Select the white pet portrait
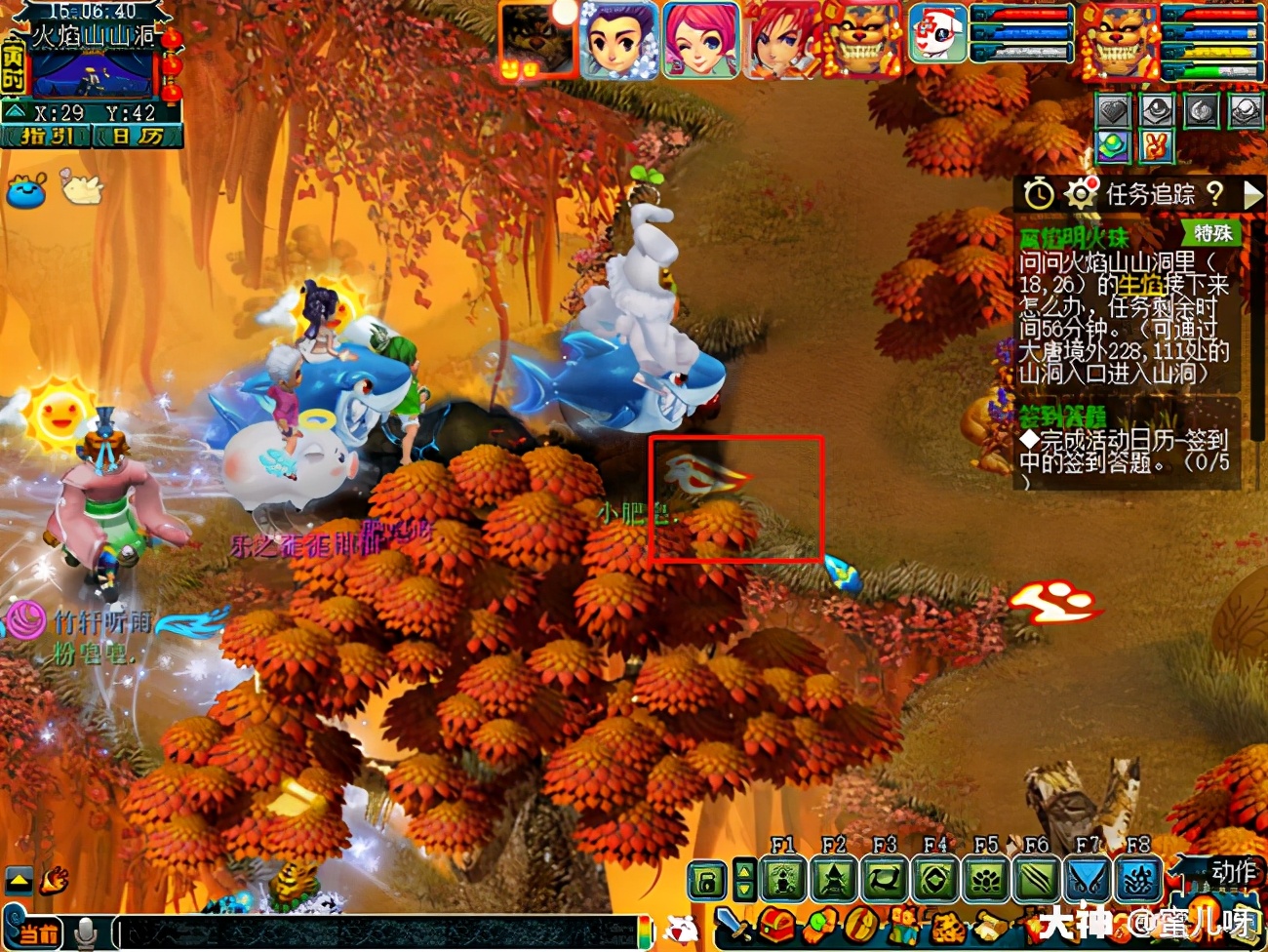Viewport: 1268px width, 952px height. (937, 34)
